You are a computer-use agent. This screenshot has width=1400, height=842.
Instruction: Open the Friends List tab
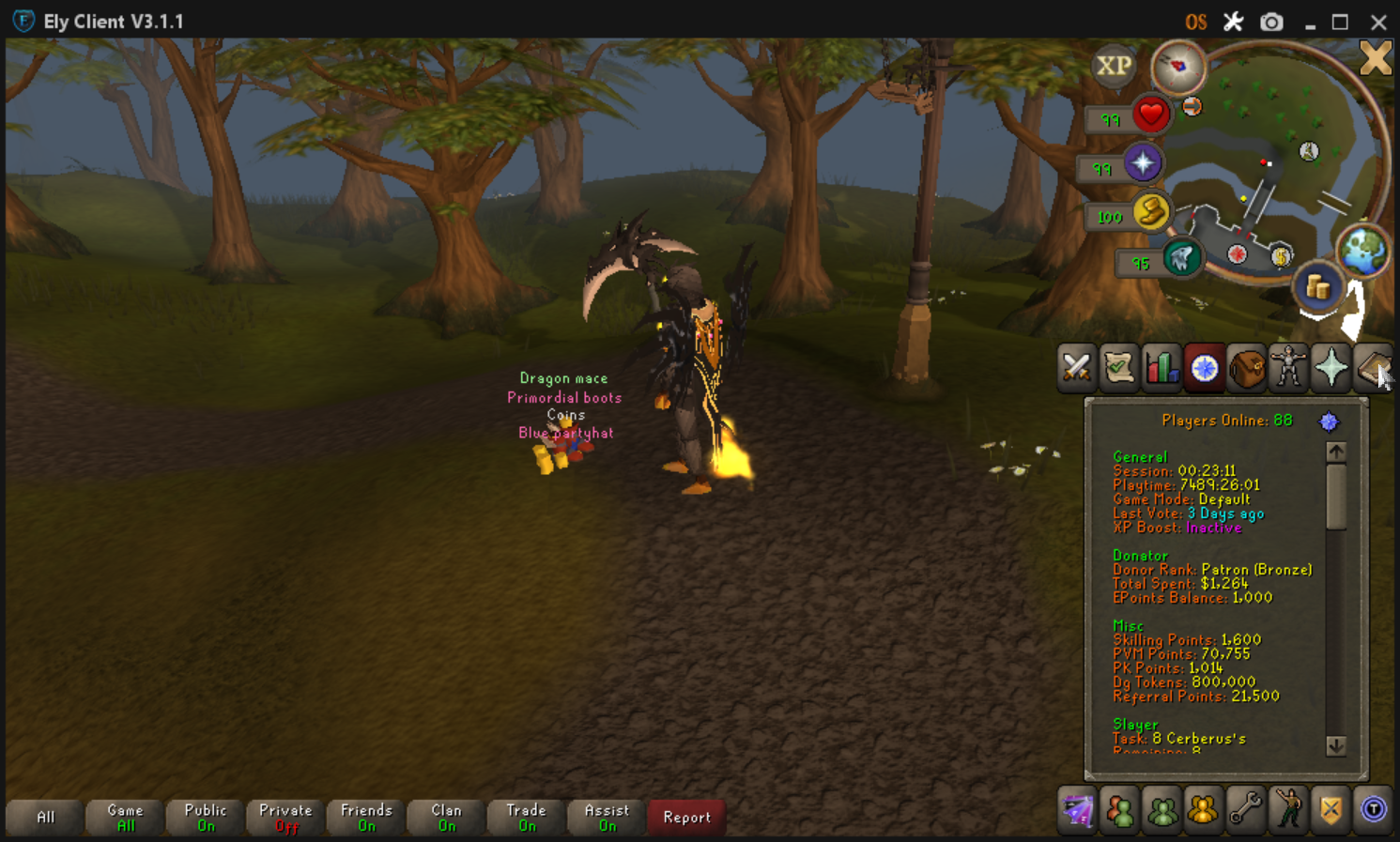[1119, 809]
